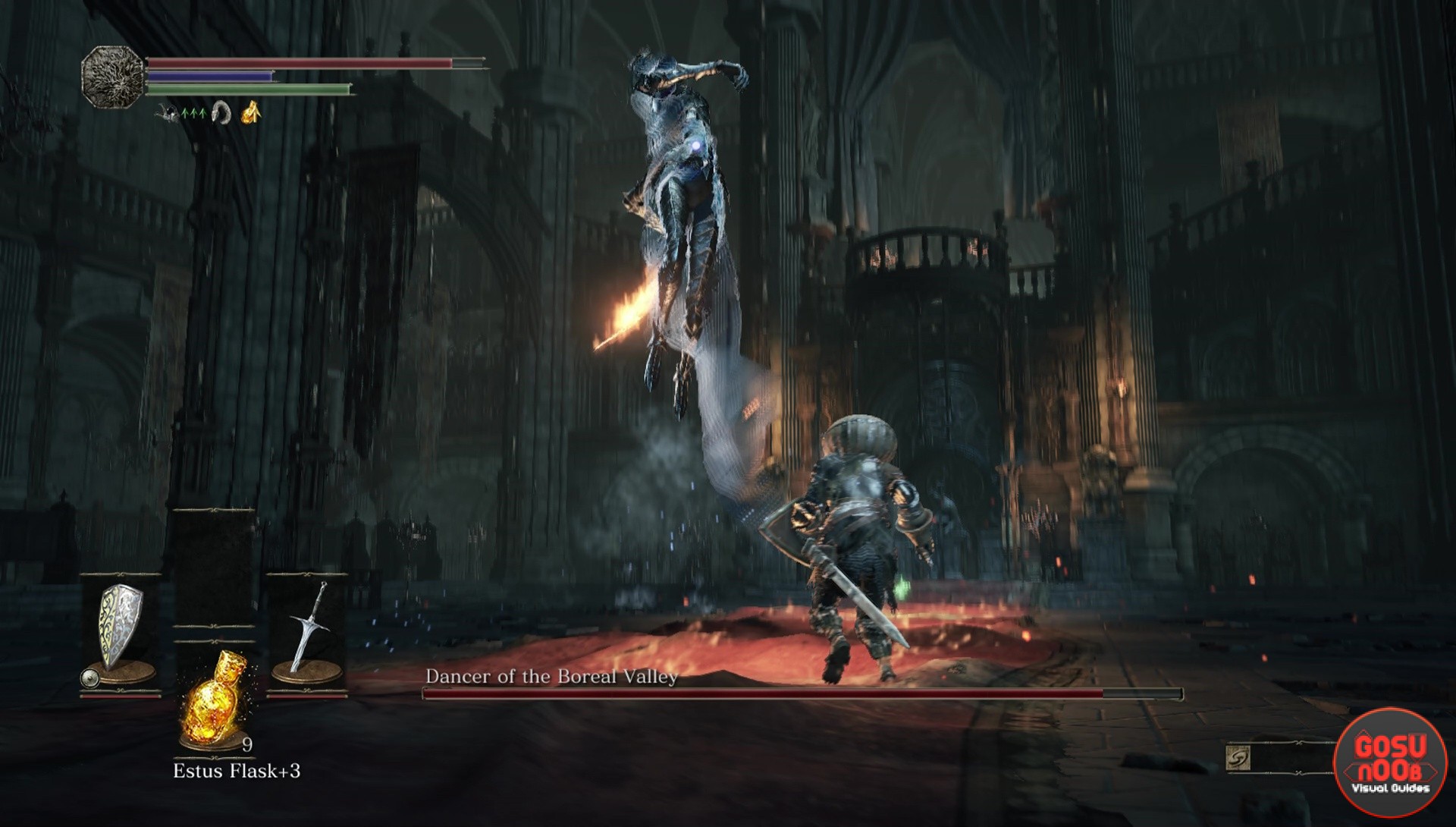Image resolution: width=1456 pixels, height=827 pixels.
Task: Click the triple green arrows buff icon
Action: pos(193,113)
